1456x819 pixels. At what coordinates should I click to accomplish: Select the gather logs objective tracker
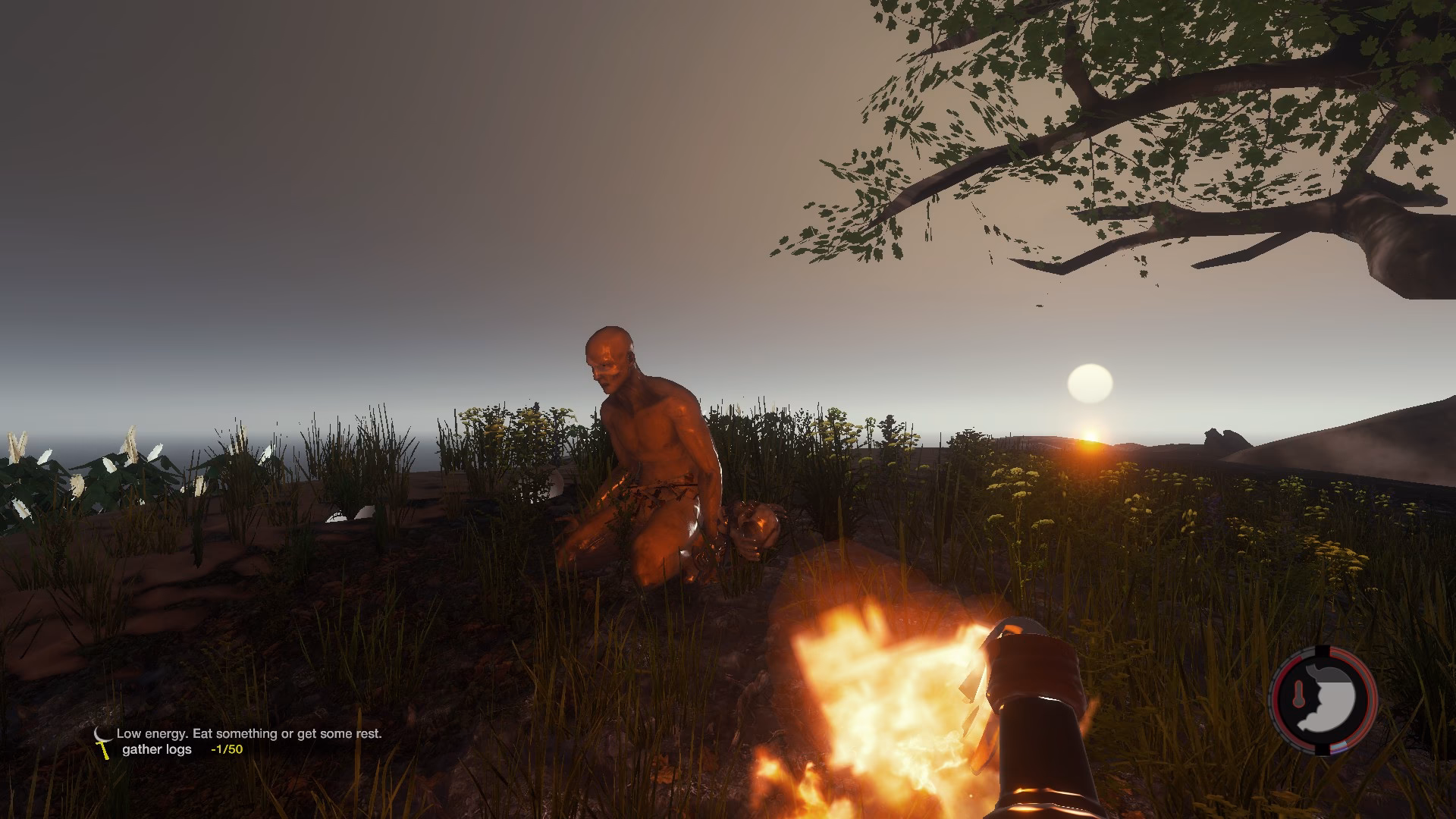pyautogui.click(x=182, y=750)
